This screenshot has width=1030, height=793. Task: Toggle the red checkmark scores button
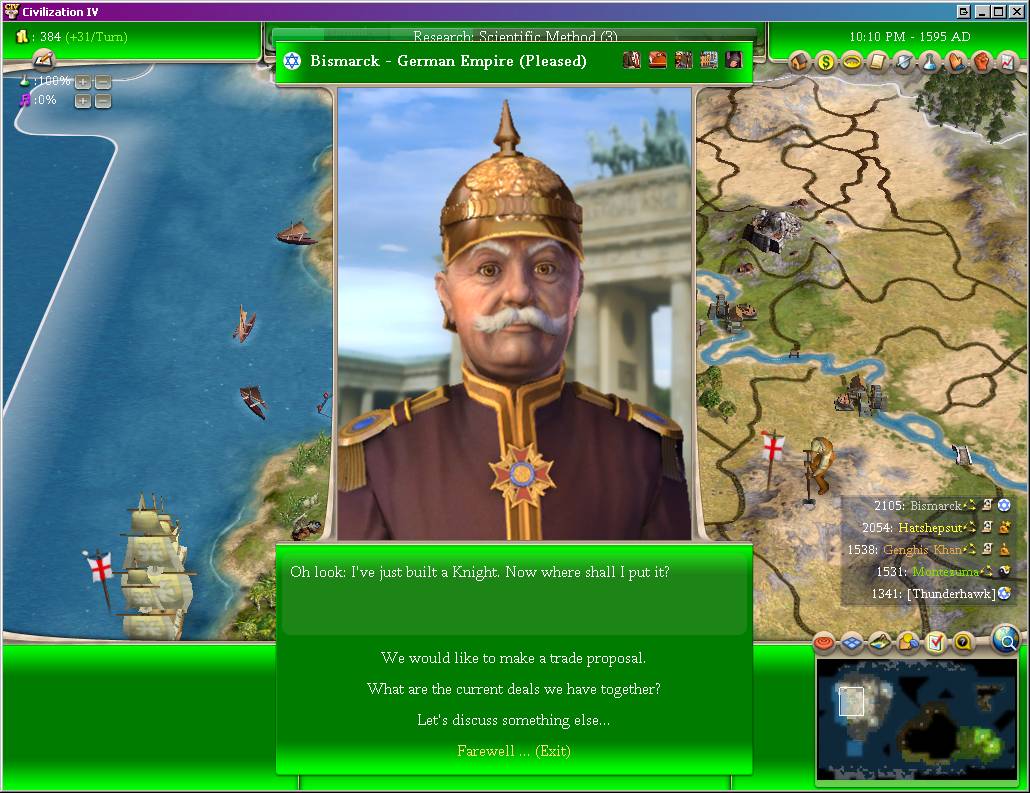(935, 642)
